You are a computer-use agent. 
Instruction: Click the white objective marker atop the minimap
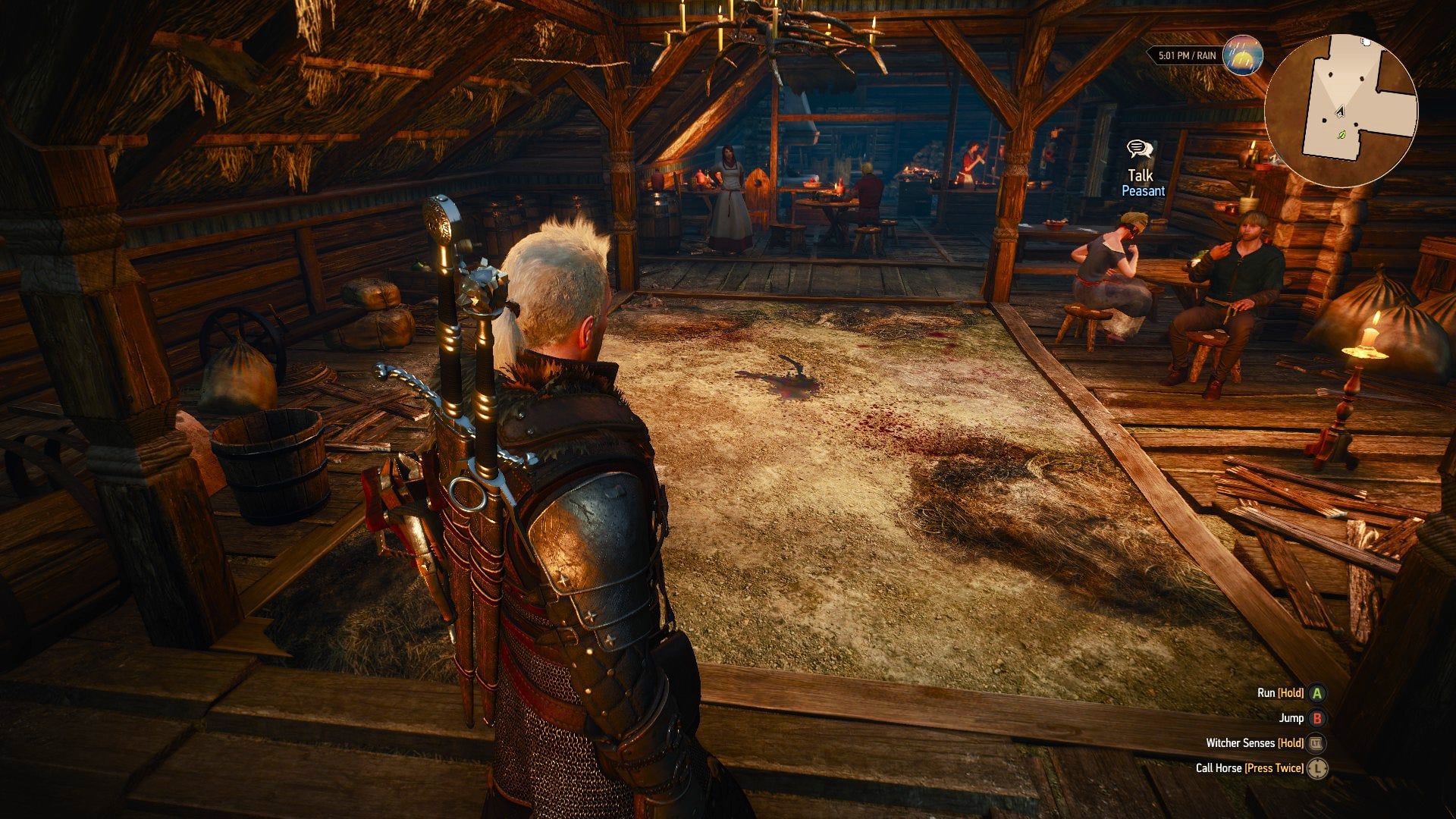point(1366,42)
